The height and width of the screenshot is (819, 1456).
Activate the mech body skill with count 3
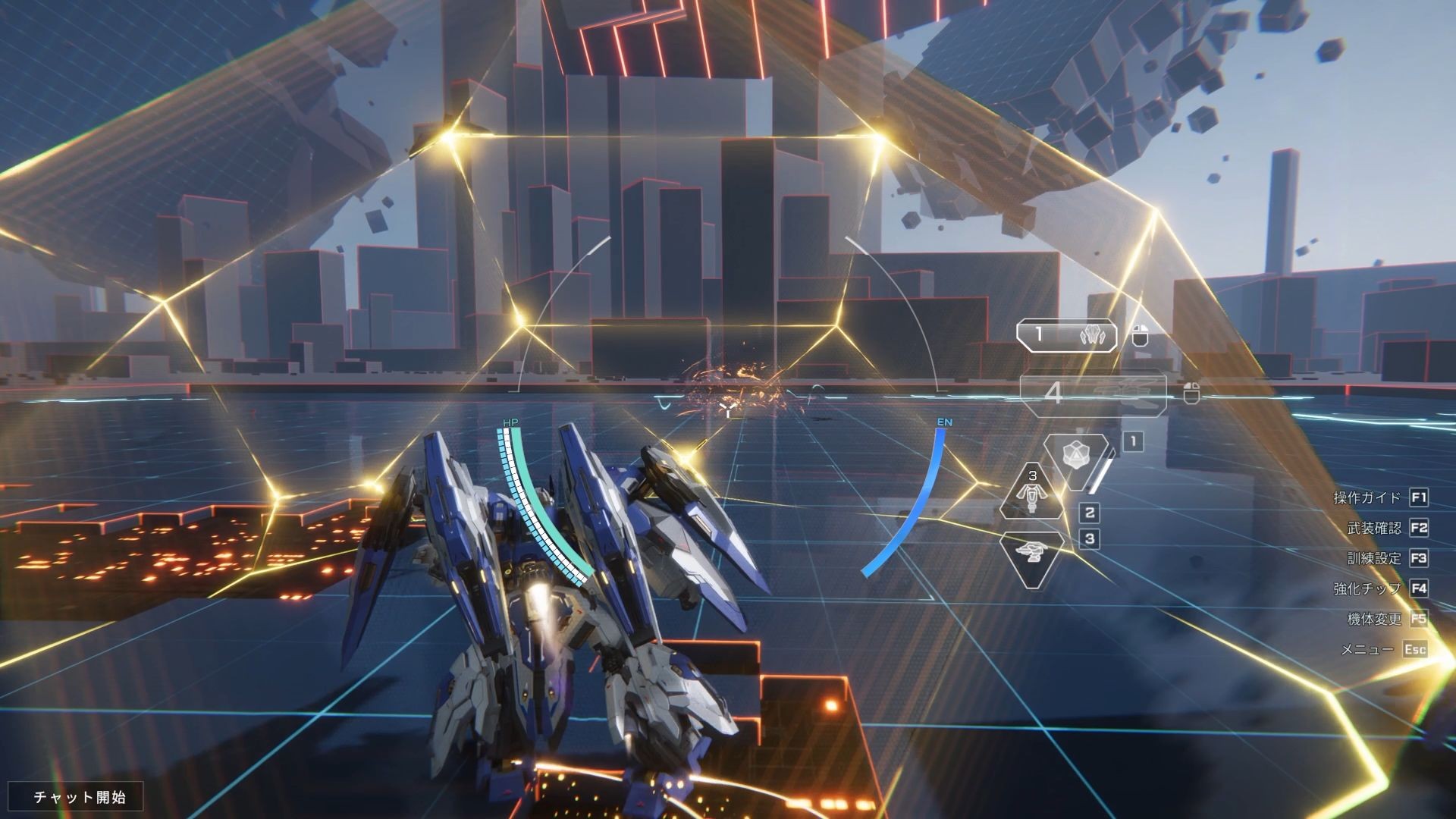pyautogui.click(x=1031, y=493)
